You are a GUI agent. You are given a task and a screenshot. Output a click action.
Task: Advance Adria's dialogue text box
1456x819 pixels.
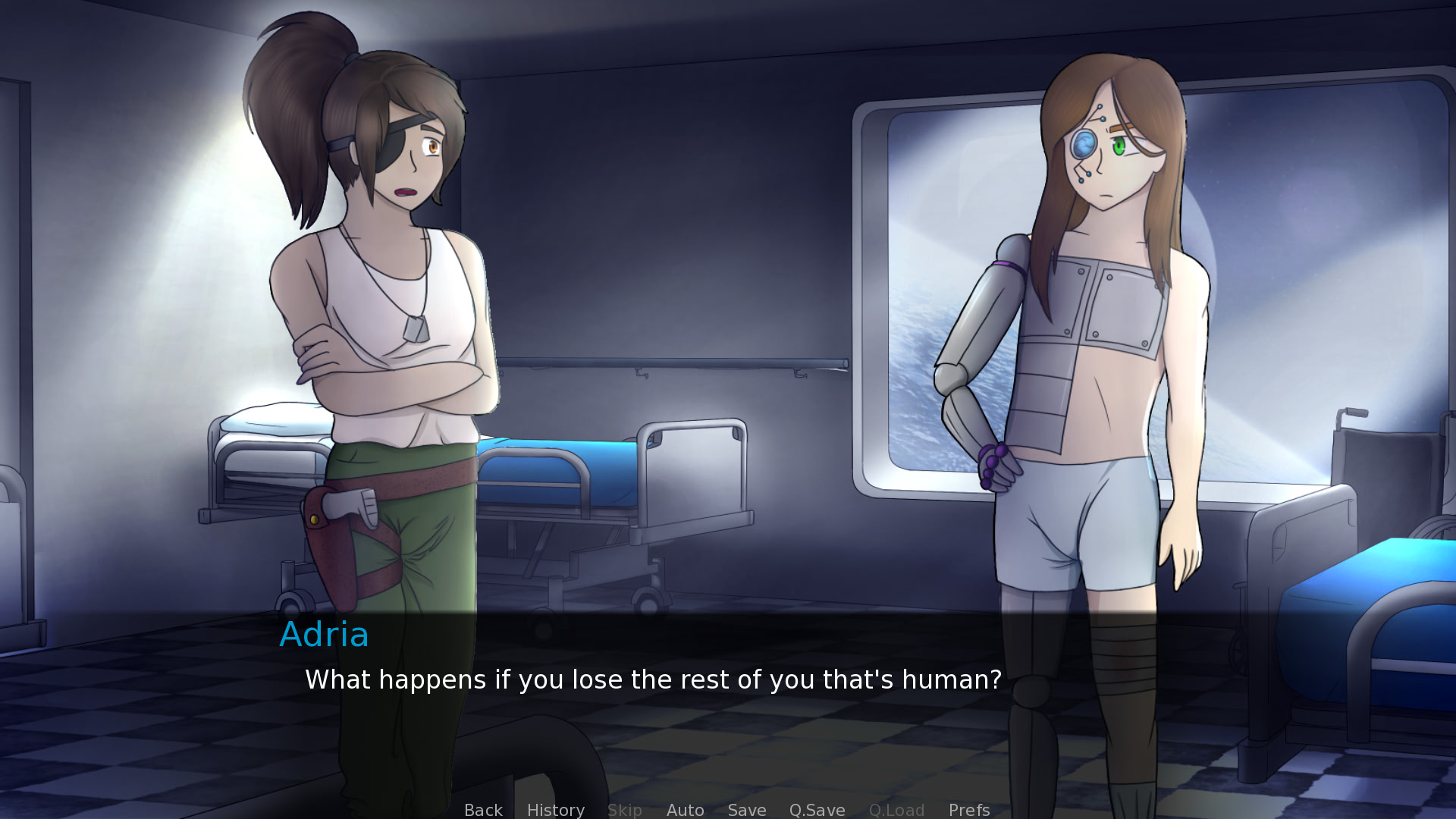tap(652, 679)
